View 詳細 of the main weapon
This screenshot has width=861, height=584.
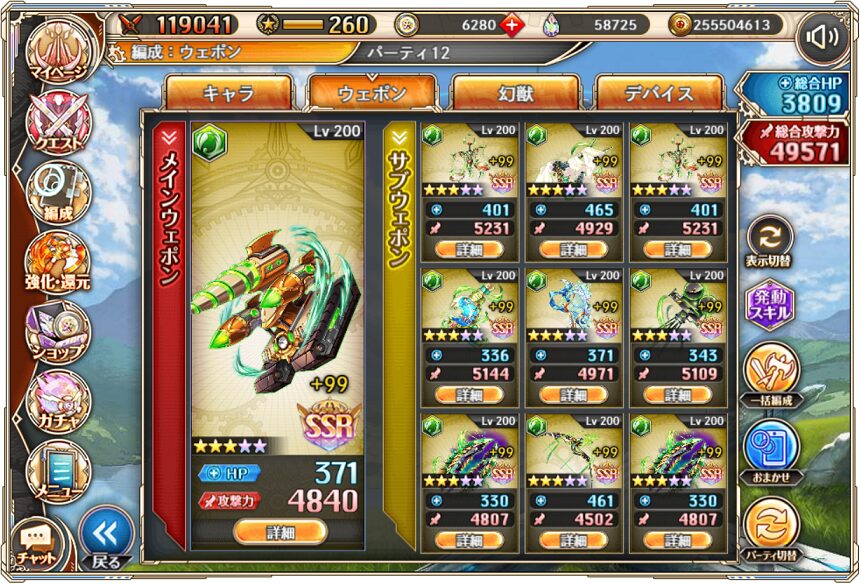(x=281, y=532)
